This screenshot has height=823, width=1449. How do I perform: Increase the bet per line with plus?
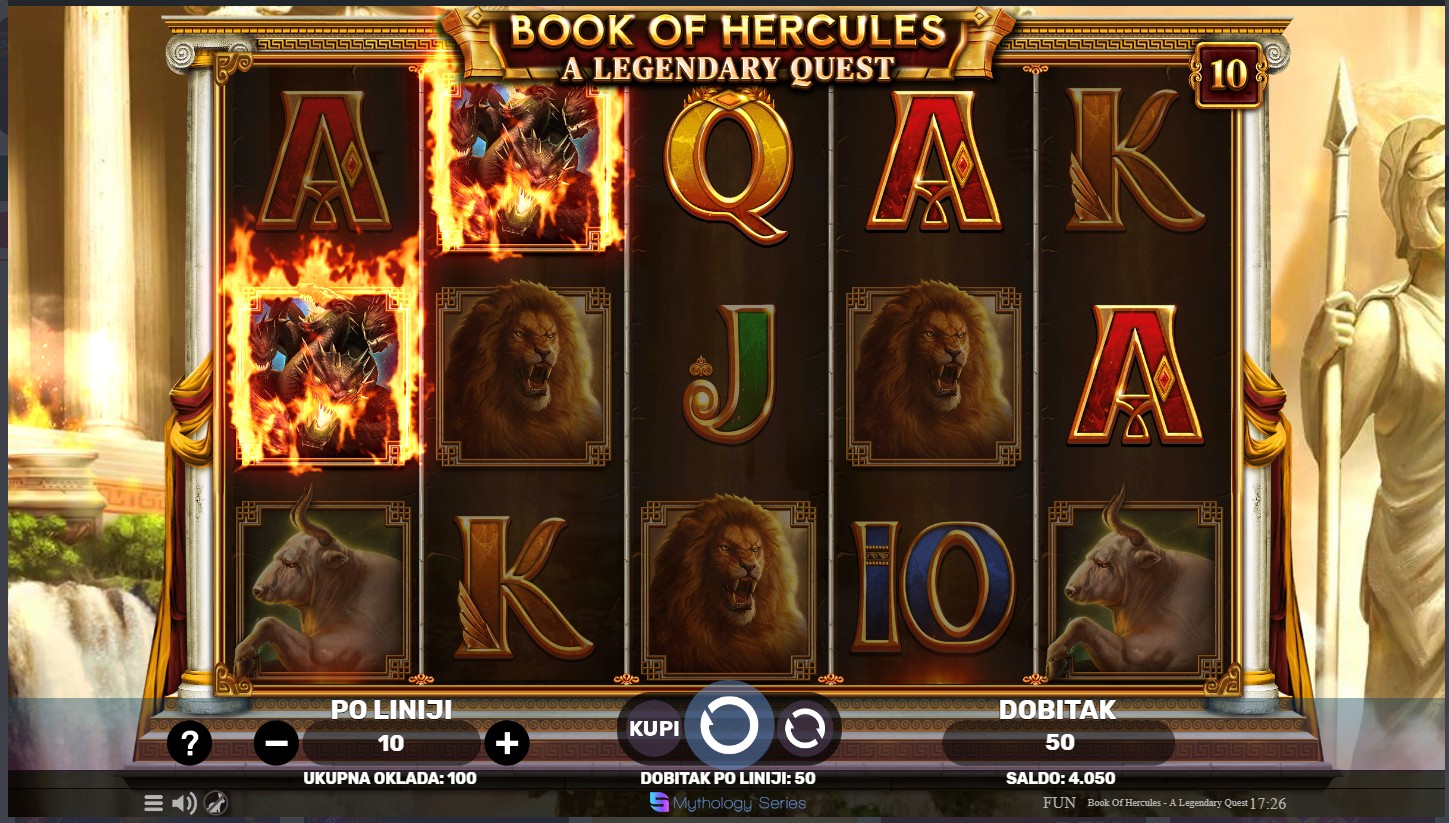pyautogui.click(x=507, y=743)
